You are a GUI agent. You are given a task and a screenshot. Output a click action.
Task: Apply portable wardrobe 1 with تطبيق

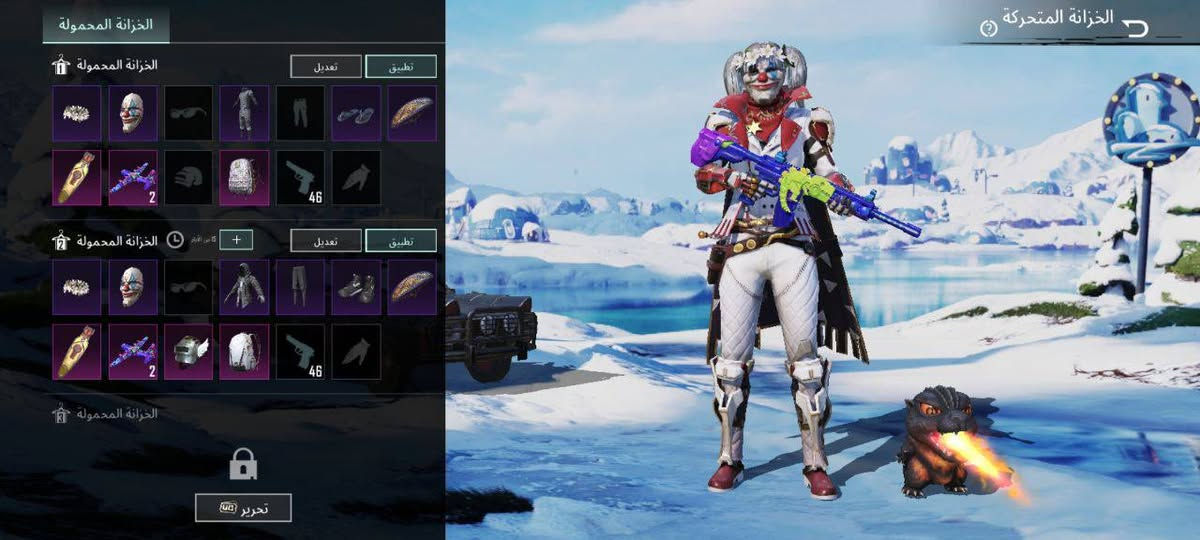coord(401,66)
